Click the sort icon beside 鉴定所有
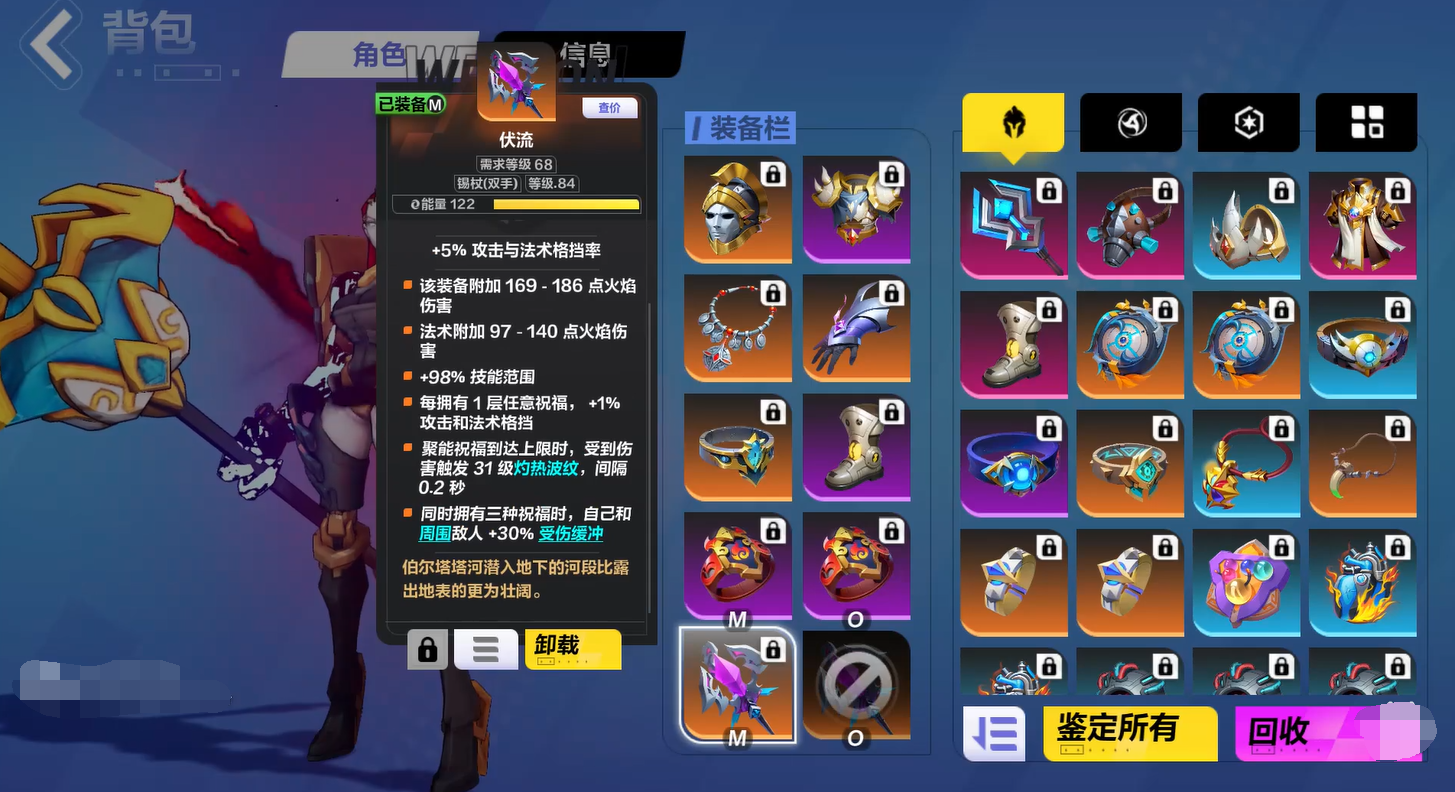The image size is (1455, 792). (x=994, y=733)
